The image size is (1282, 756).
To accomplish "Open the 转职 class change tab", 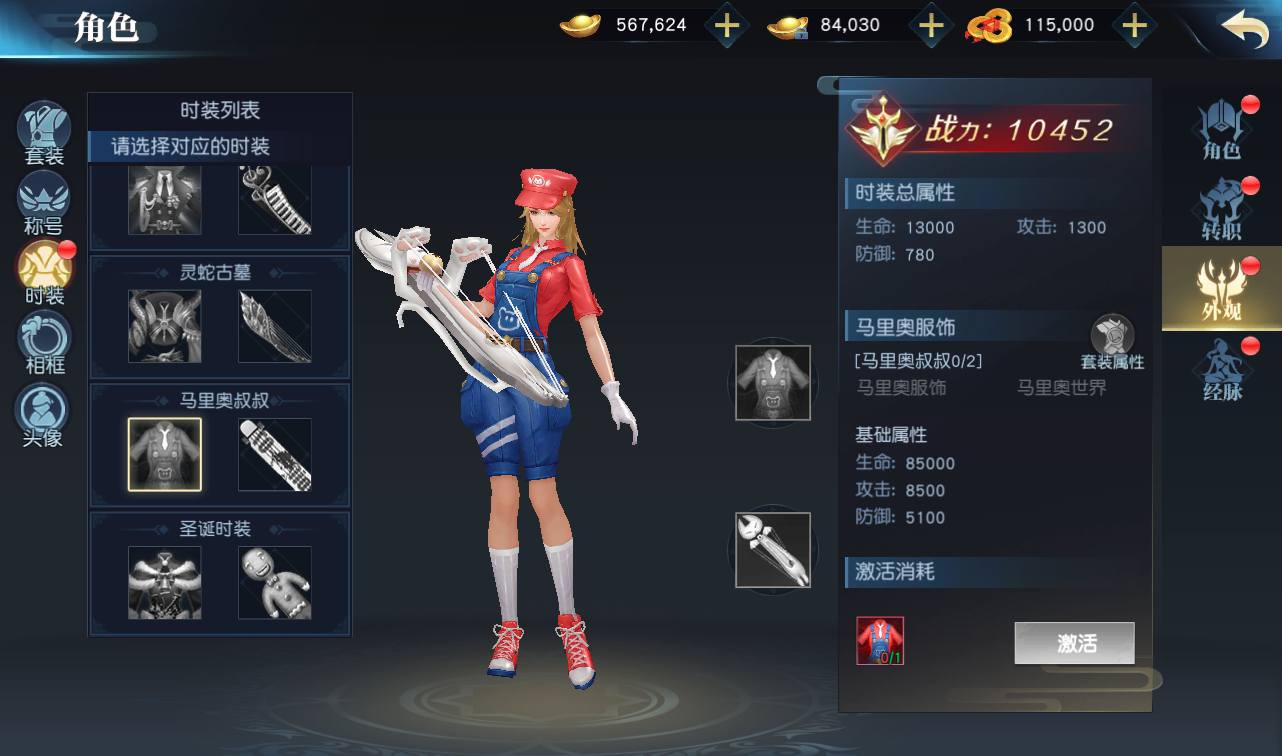I will [x=1221, y=210].
